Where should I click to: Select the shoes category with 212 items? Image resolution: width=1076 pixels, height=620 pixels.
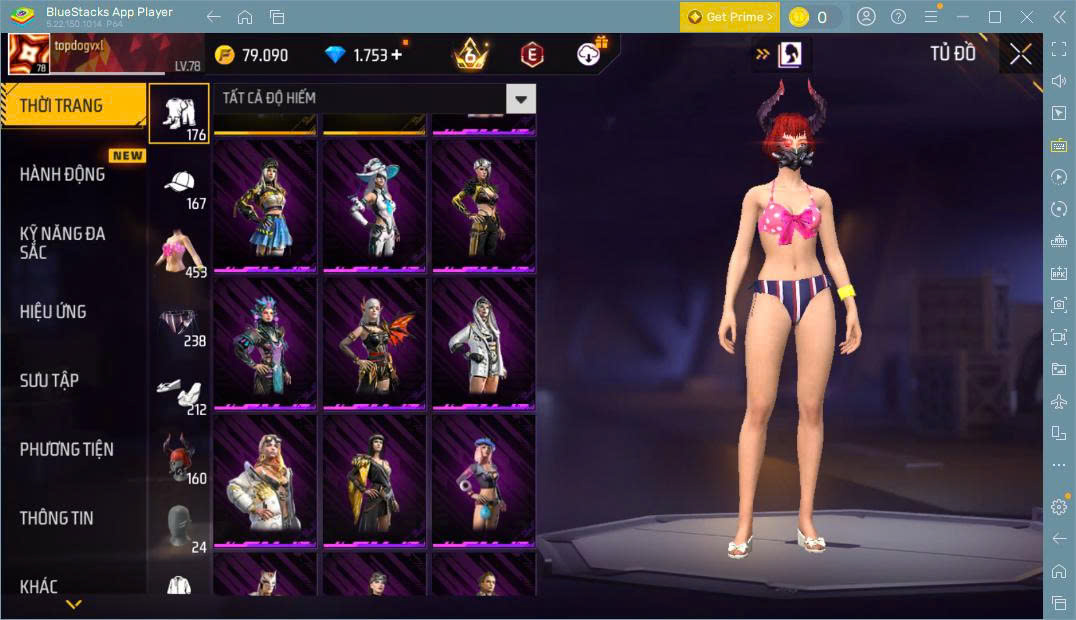(180, 392)
